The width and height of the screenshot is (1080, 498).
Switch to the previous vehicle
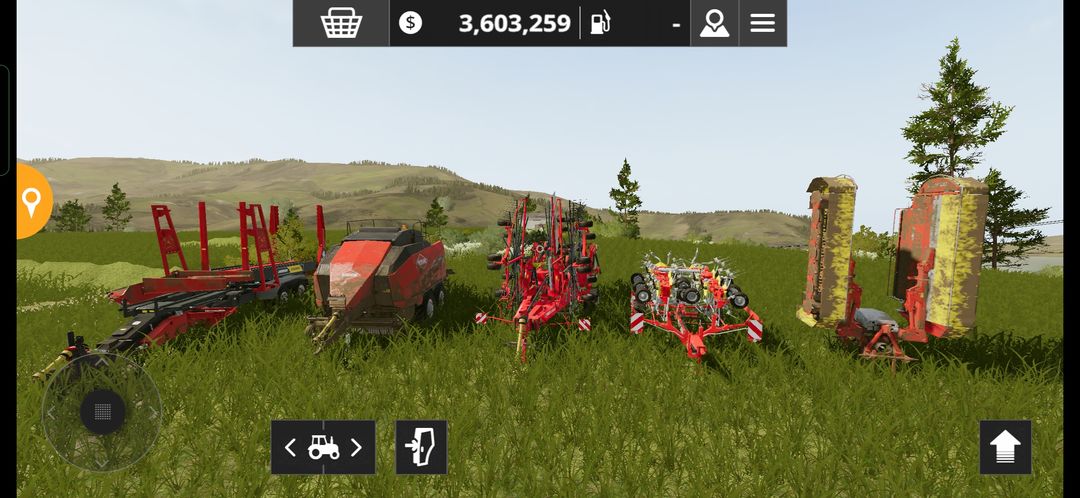click(291, 447)
